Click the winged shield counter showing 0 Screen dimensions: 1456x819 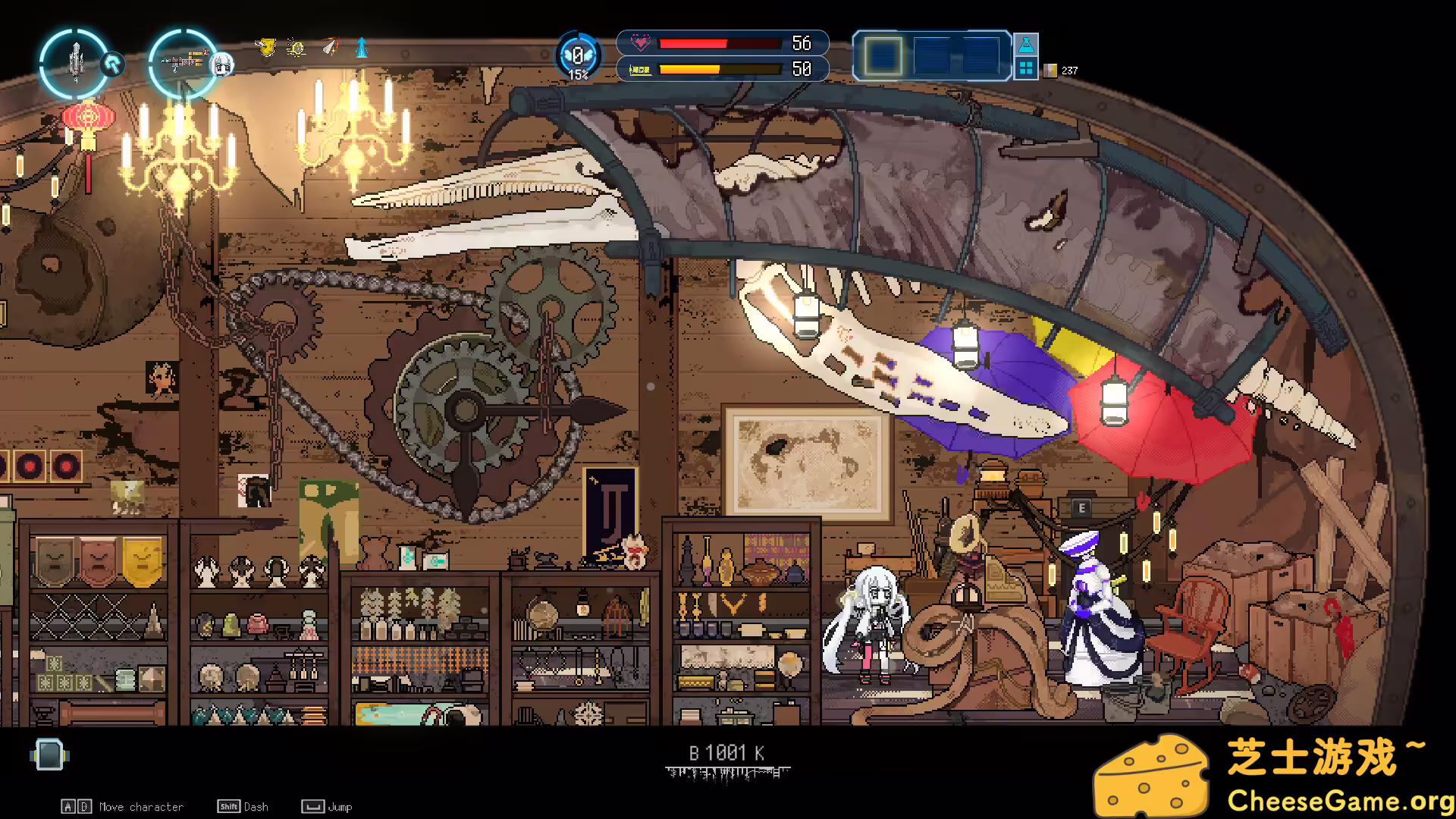pyautogui.click(x=579, y=53)
